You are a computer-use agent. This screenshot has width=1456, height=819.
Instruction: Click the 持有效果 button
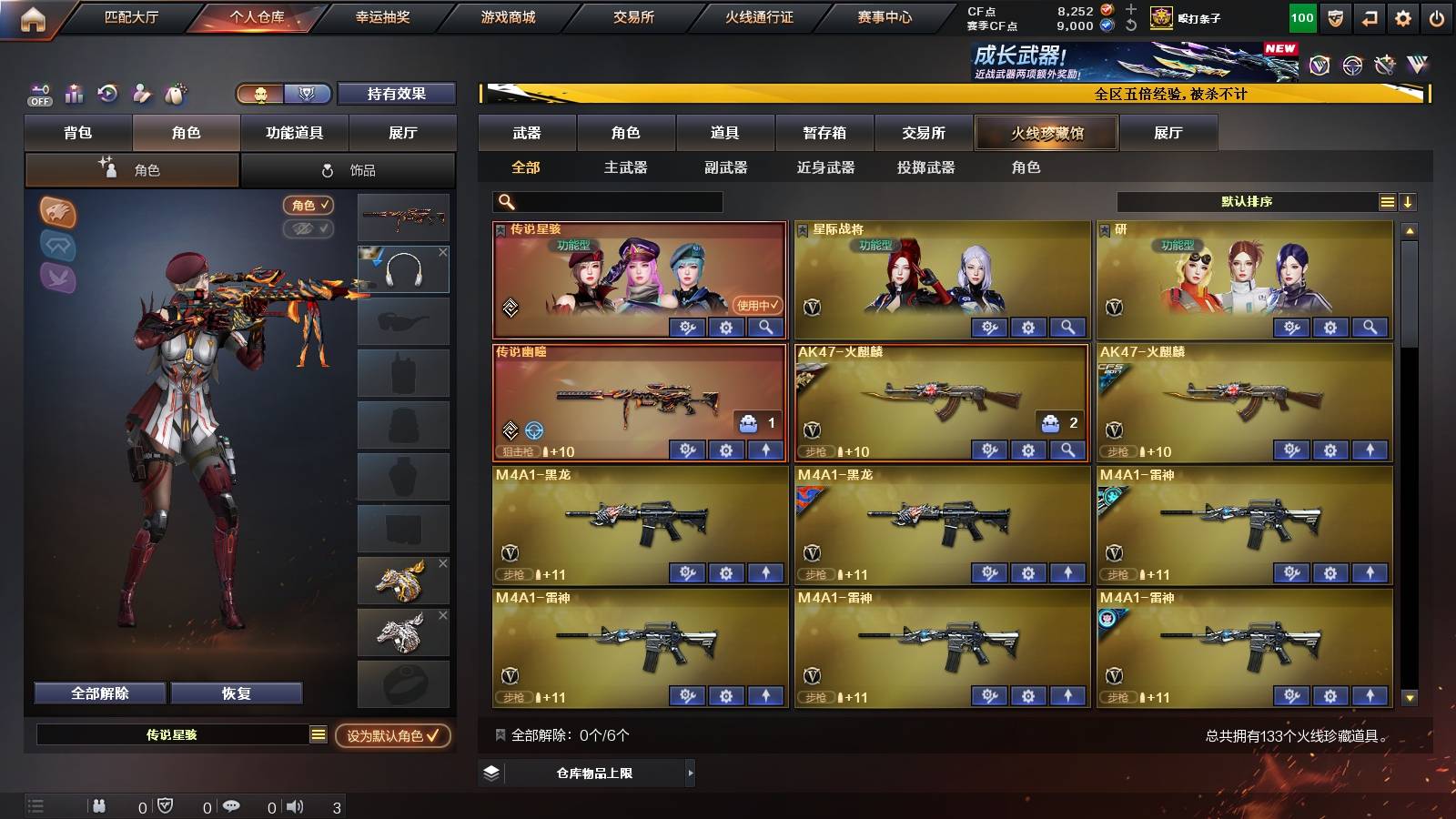[x=398, y=93]
